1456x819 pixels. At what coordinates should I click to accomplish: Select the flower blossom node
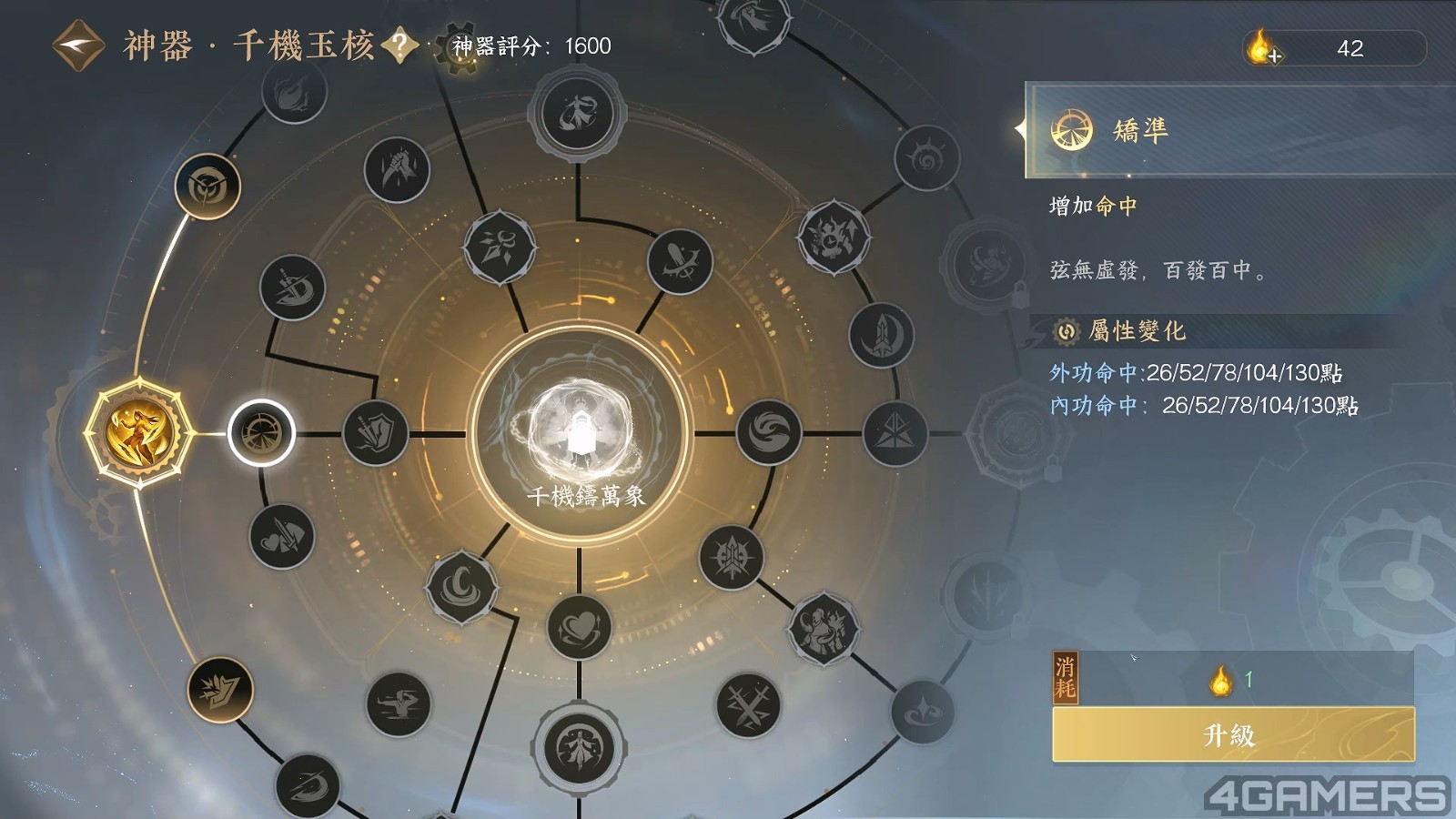coord(499,248)
